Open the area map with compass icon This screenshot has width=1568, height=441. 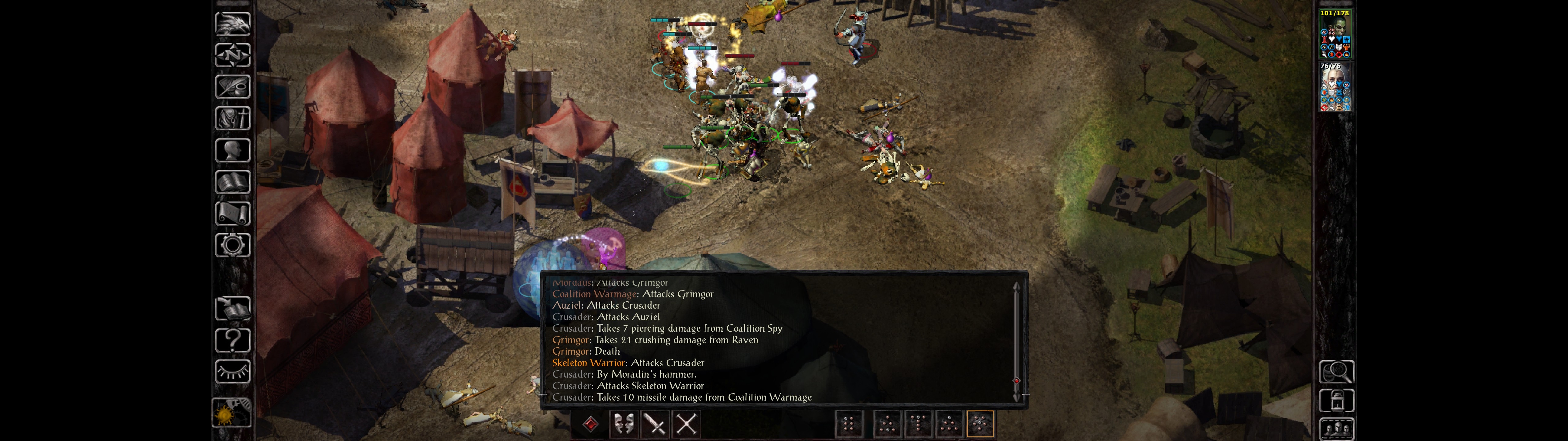[232, 55]
